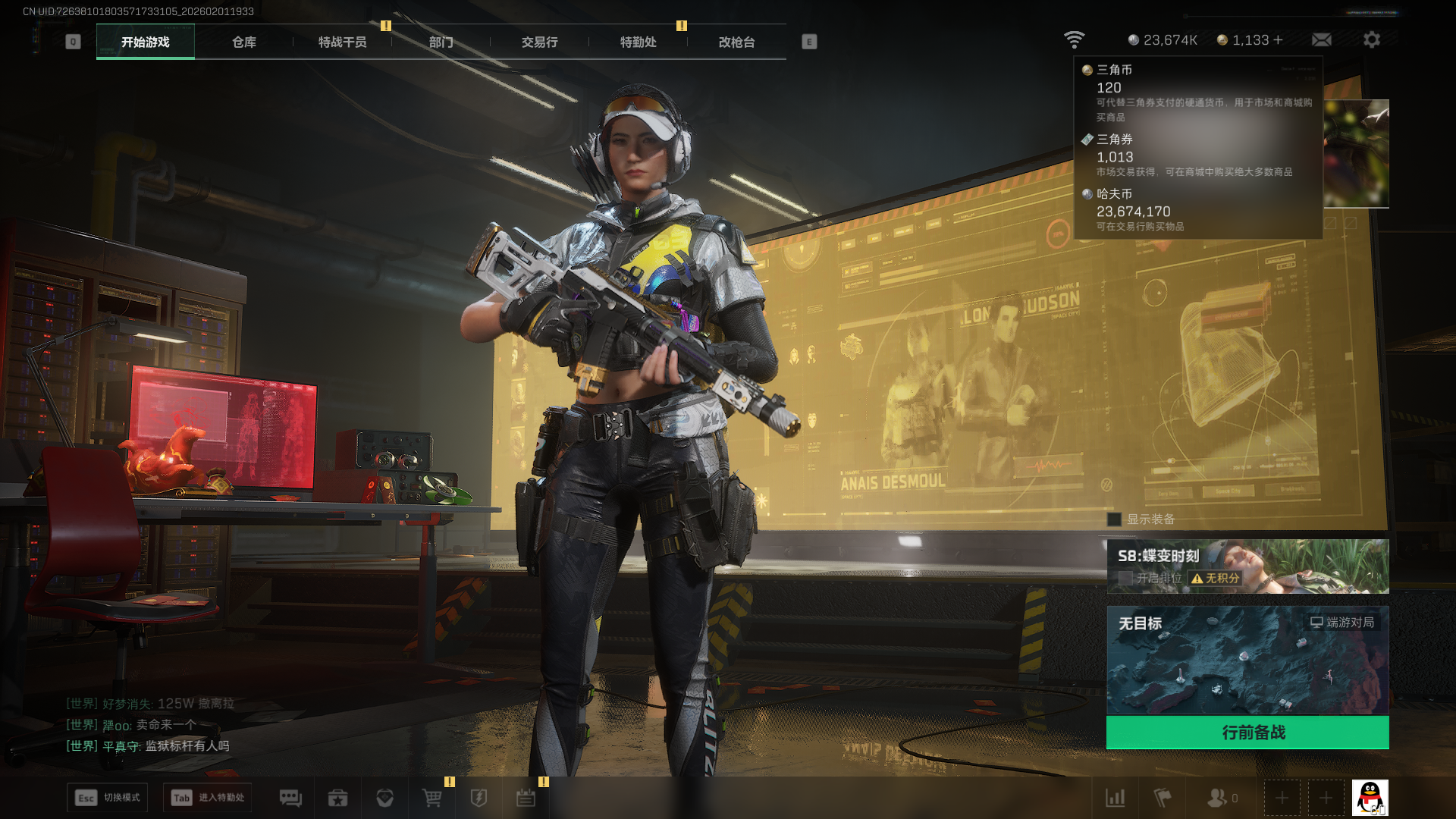Switch to the 仓库 warehouse tab
1456x819 pixels.
coord(243,42)
